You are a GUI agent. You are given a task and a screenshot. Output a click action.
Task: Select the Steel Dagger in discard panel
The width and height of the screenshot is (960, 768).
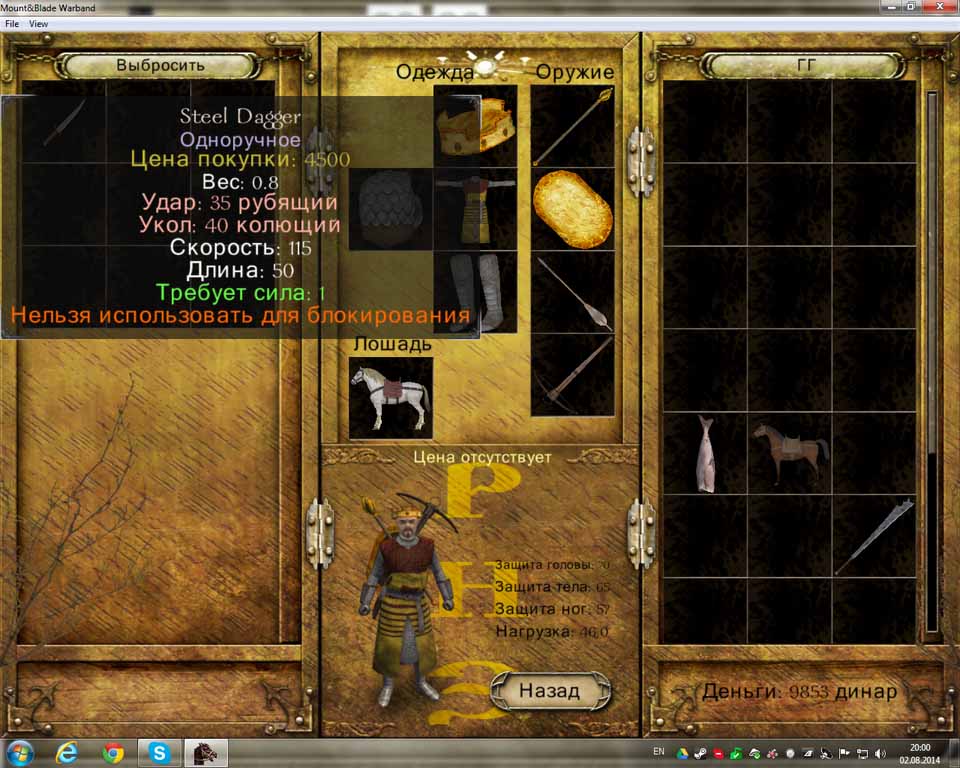(x=63, y=123)
